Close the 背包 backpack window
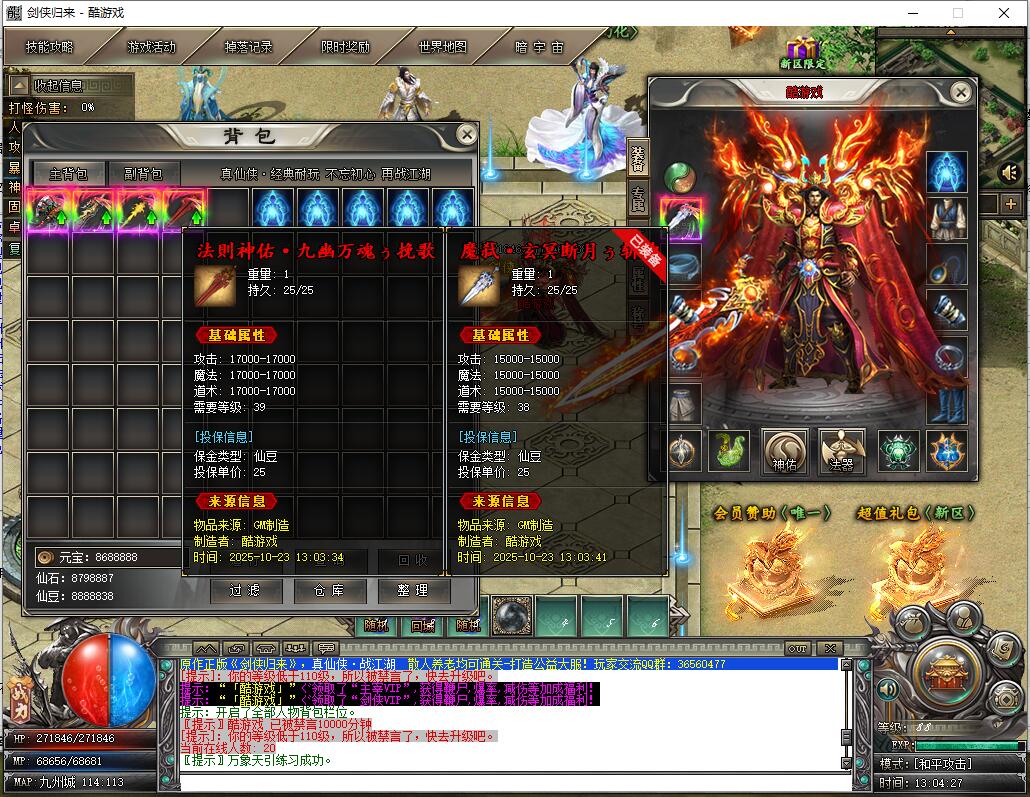 tap(466, 134)
